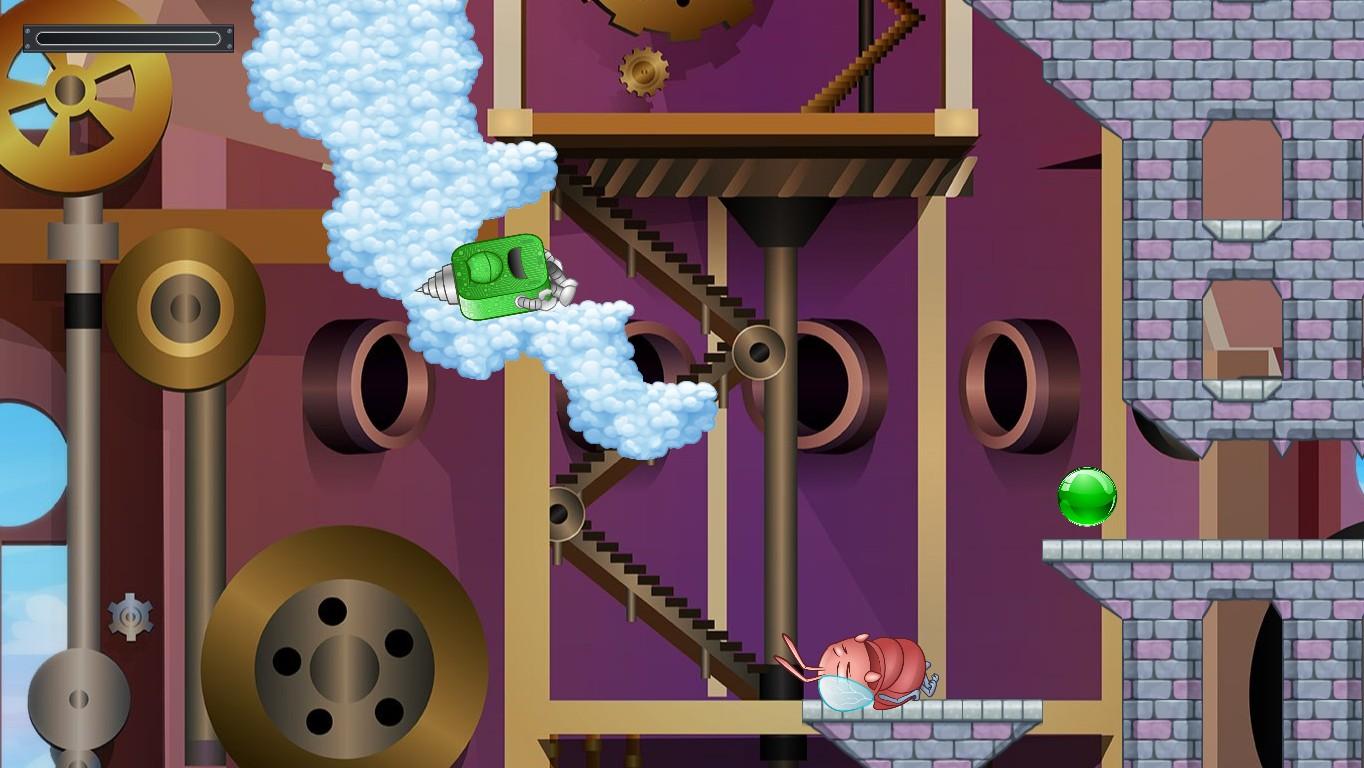Click the empty status bar at top left
This screenshot has width=1364, height=768.
pyautogui.click(x=128, y=38)
